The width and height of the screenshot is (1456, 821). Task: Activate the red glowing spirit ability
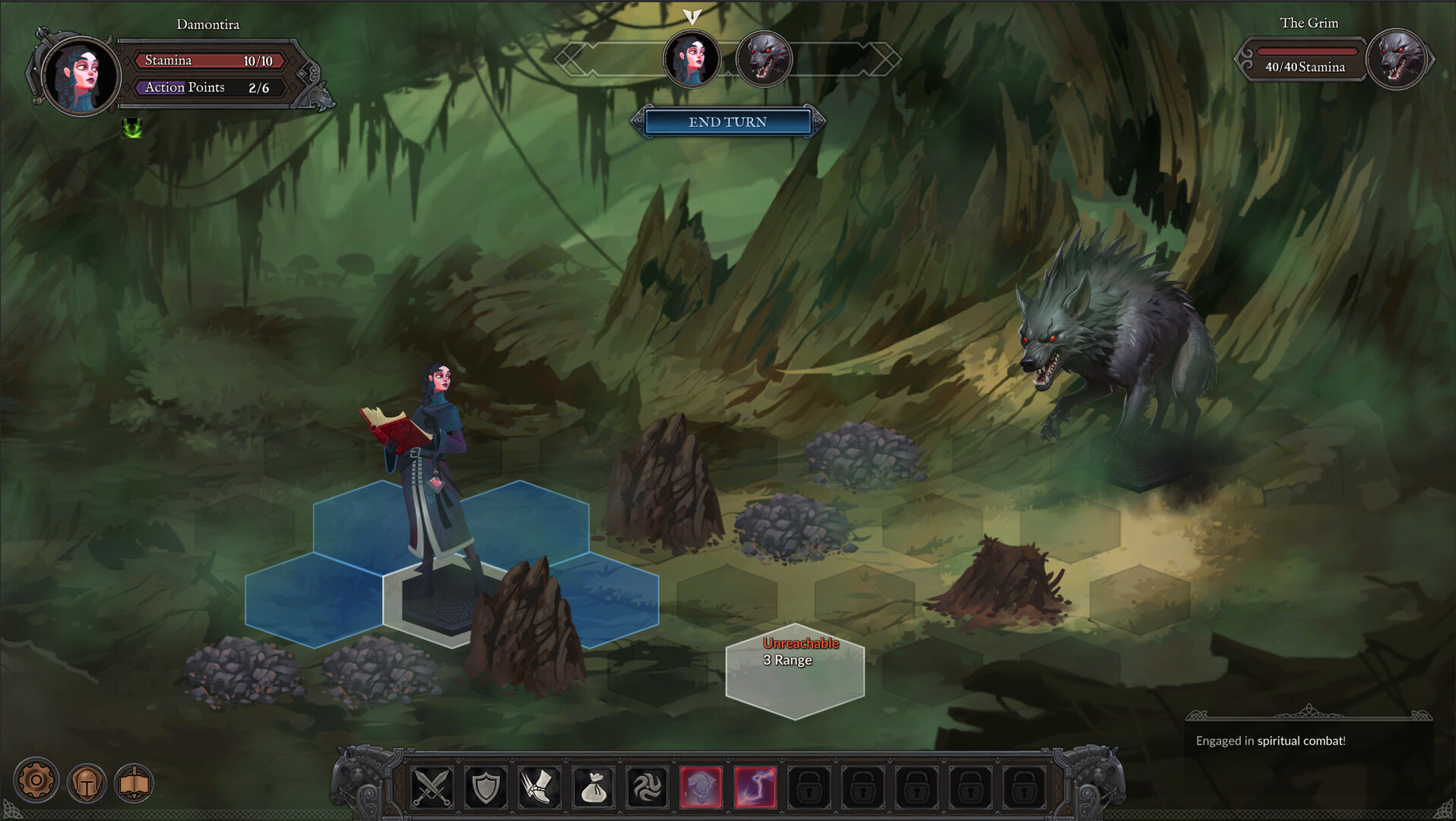702,787
